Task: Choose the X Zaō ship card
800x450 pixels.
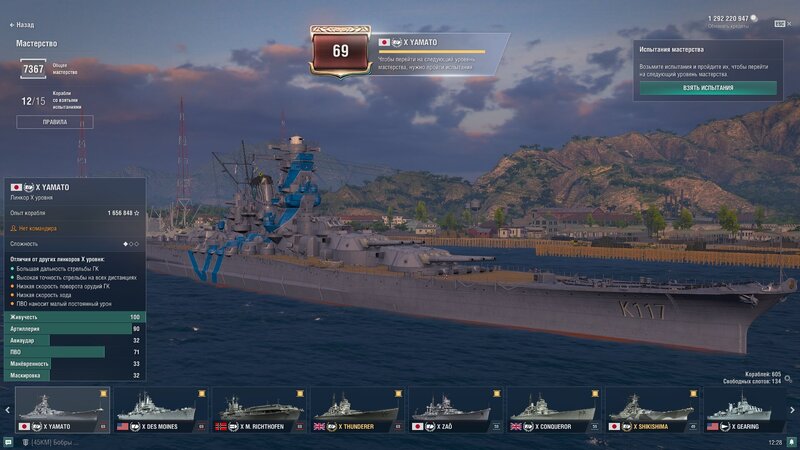Action: tap(456, 410)
